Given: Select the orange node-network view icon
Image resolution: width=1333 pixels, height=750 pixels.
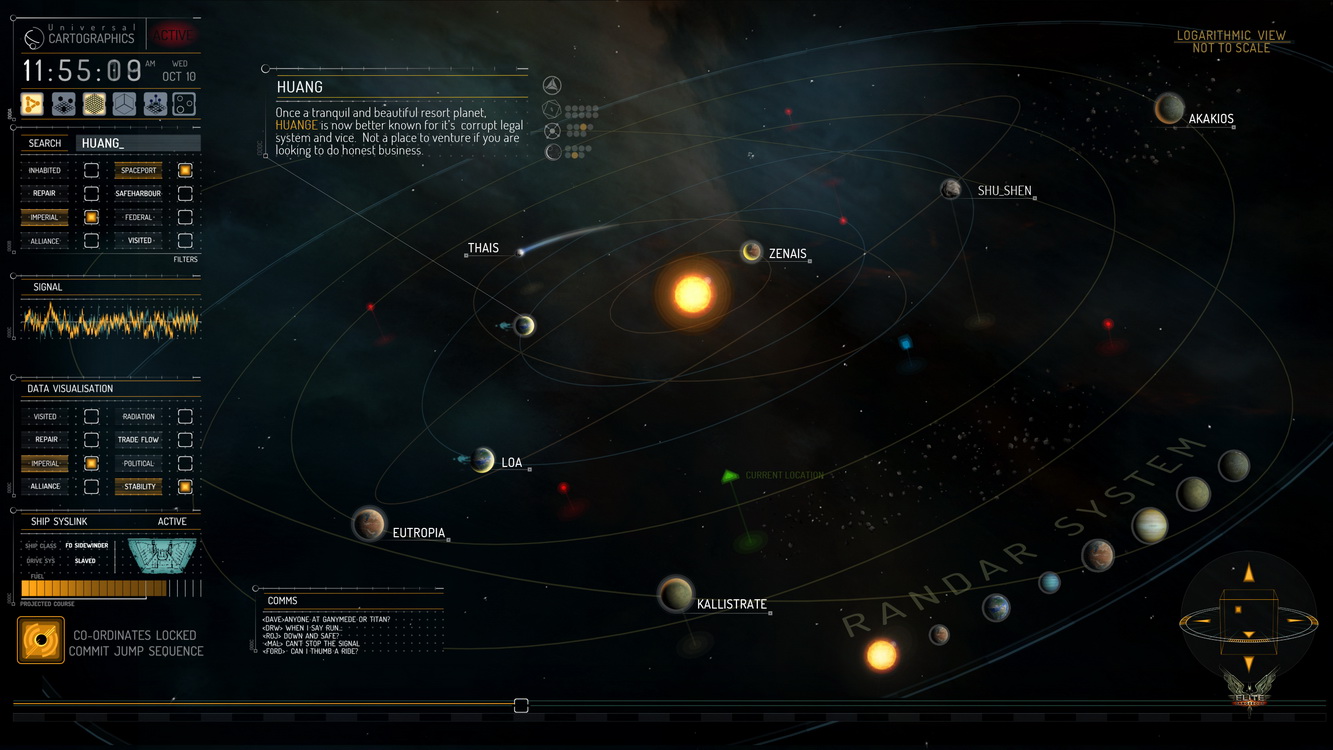Looking at the screenshot, I should tap(33, 104).
